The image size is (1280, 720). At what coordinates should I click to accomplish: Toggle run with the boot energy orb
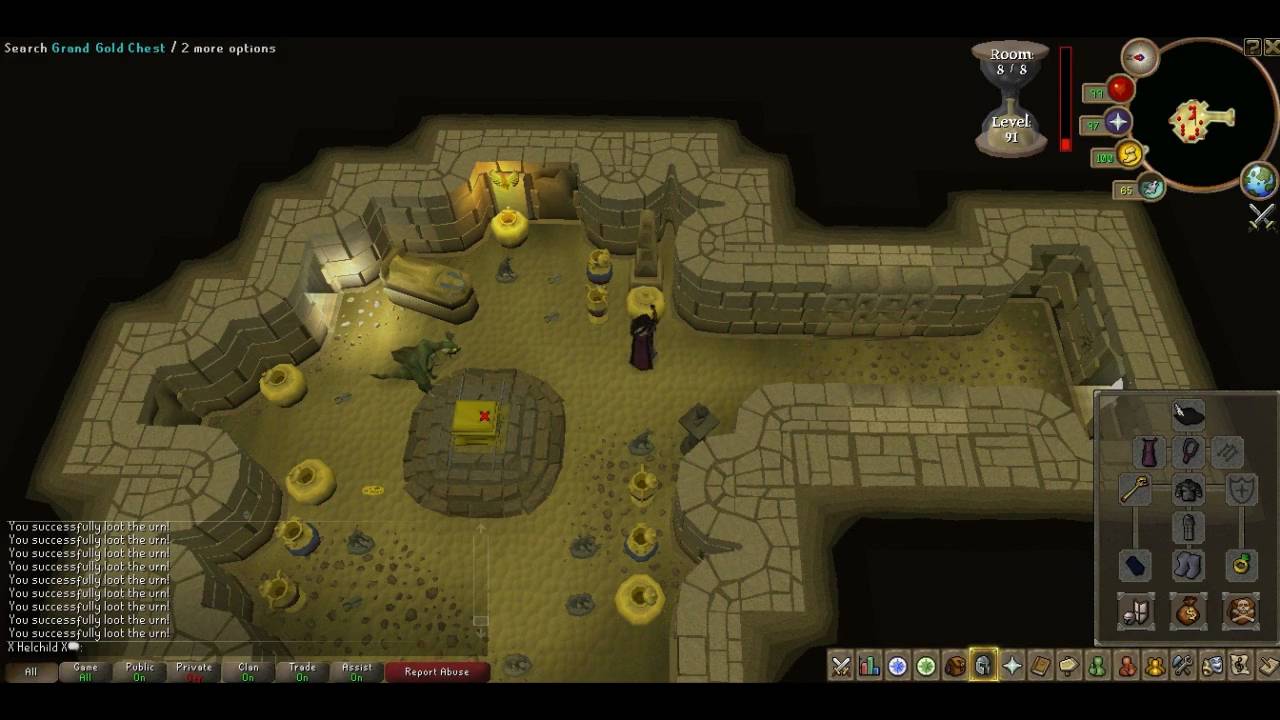pos(1129,155)
